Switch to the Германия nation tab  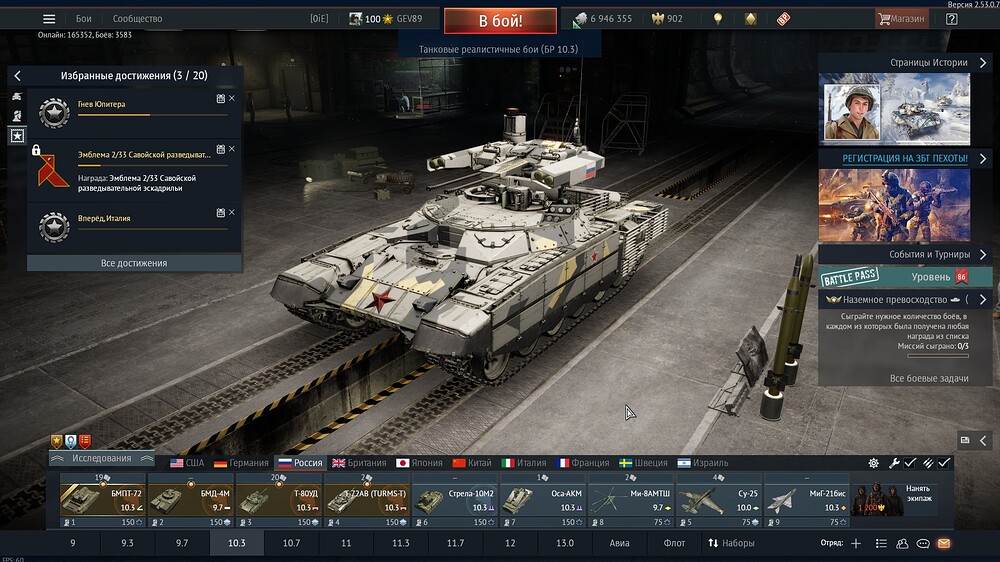coord(241,463)
